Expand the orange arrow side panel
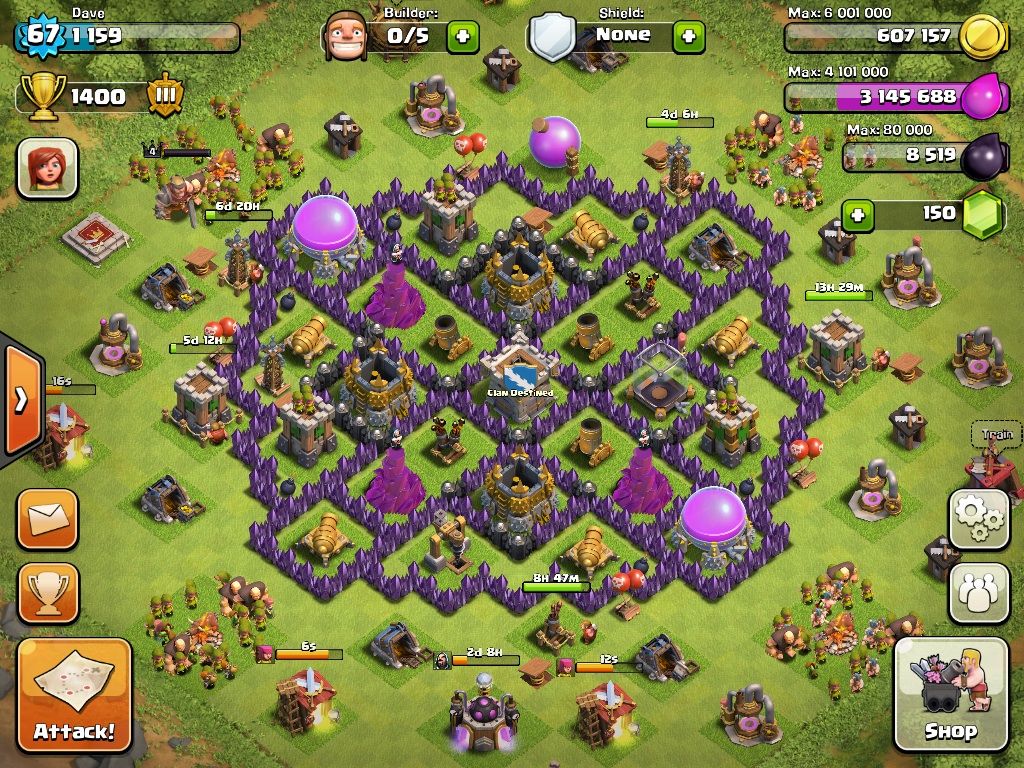 [21, 400]
